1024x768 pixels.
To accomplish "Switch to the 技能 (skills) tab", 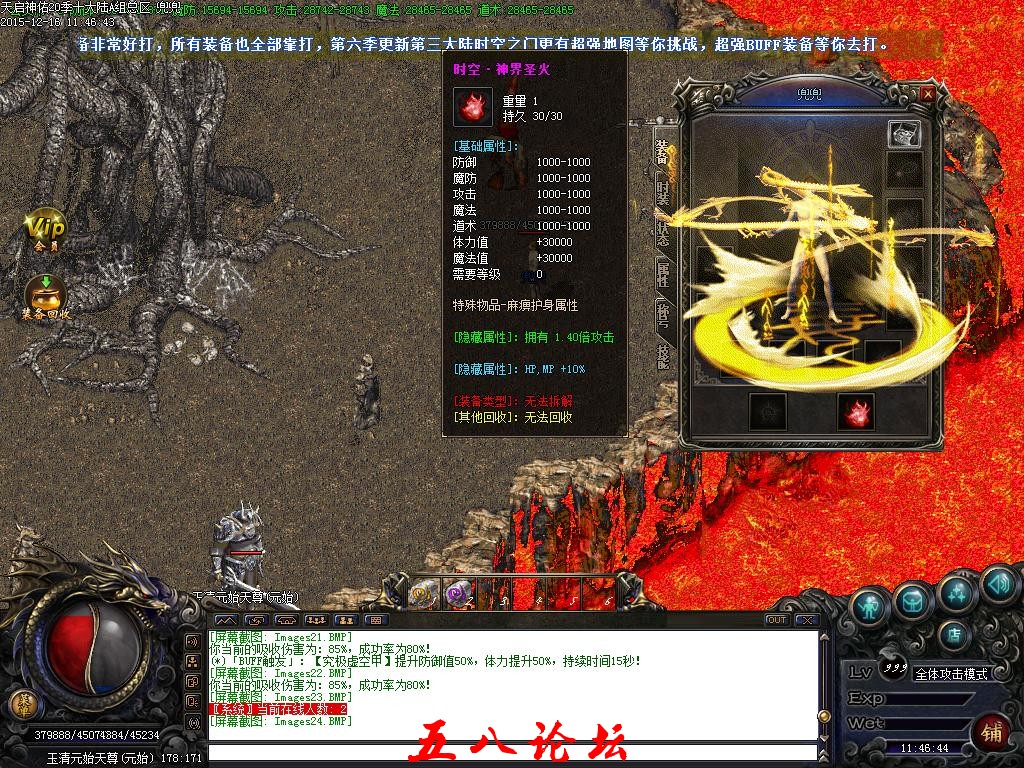I will [662, 352].
